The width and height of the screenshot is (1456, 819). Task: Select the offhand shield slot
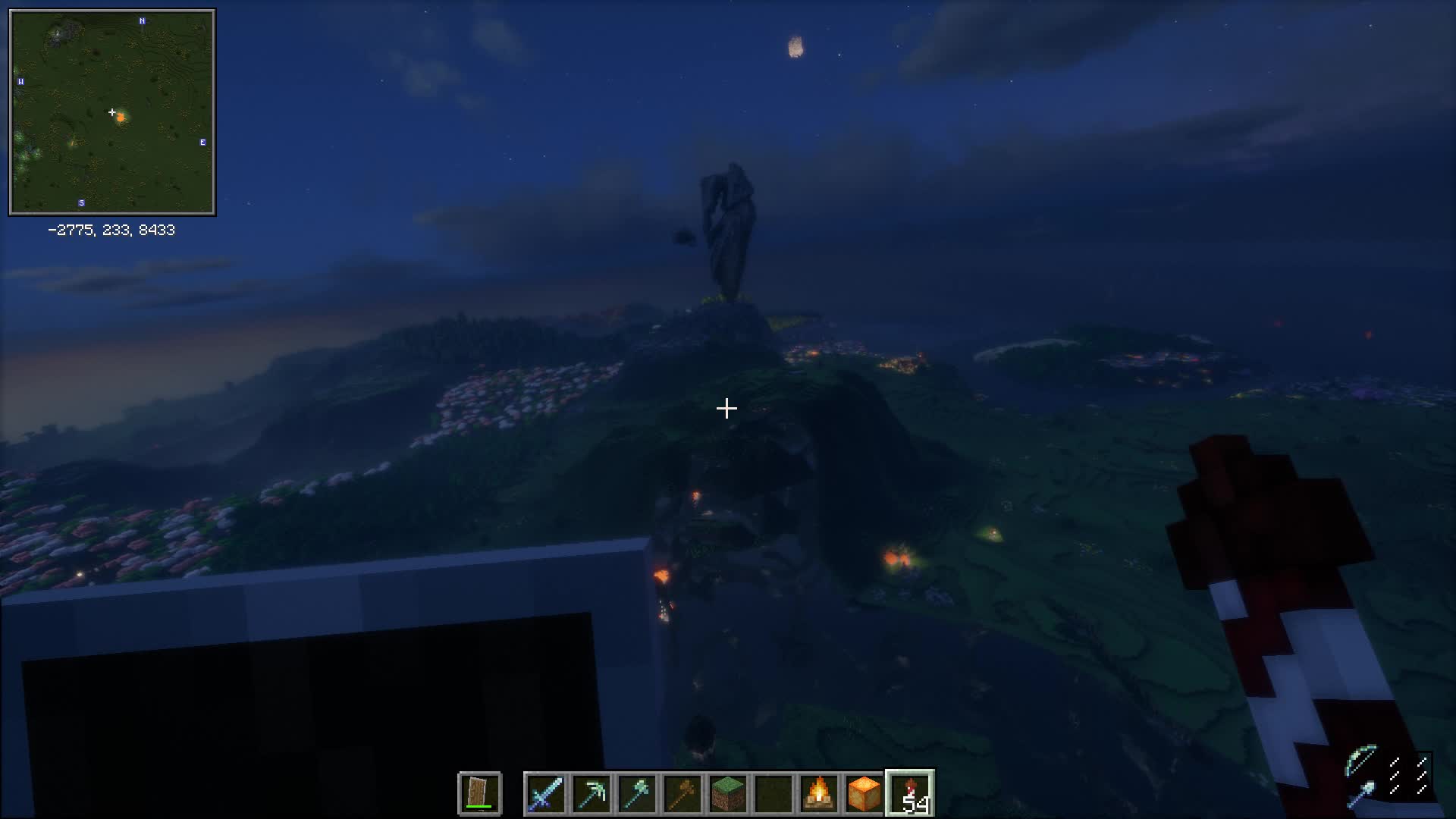(479, 793)
